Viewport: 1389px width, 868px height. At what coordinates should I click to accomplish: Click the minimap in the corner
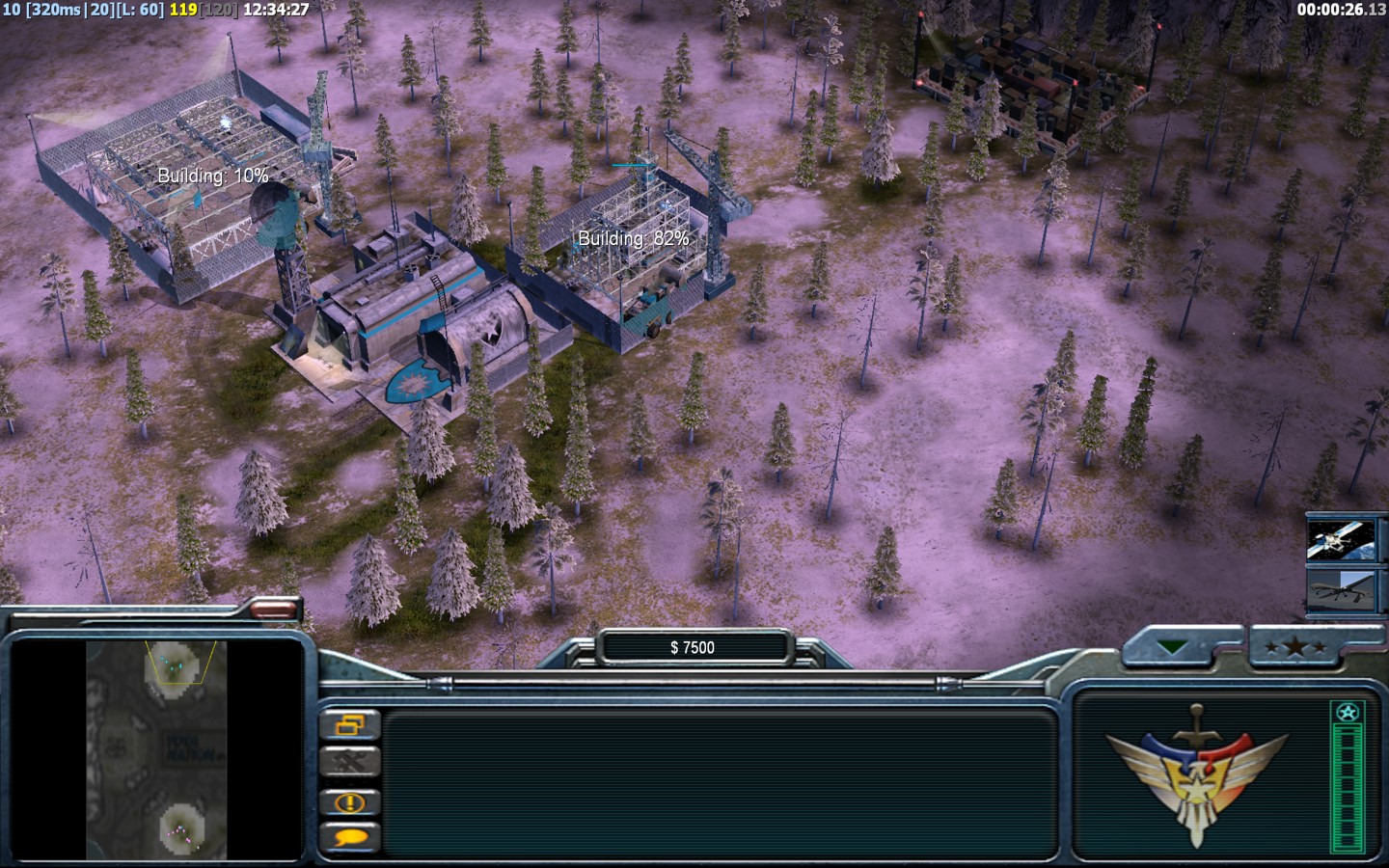[156, 749]
